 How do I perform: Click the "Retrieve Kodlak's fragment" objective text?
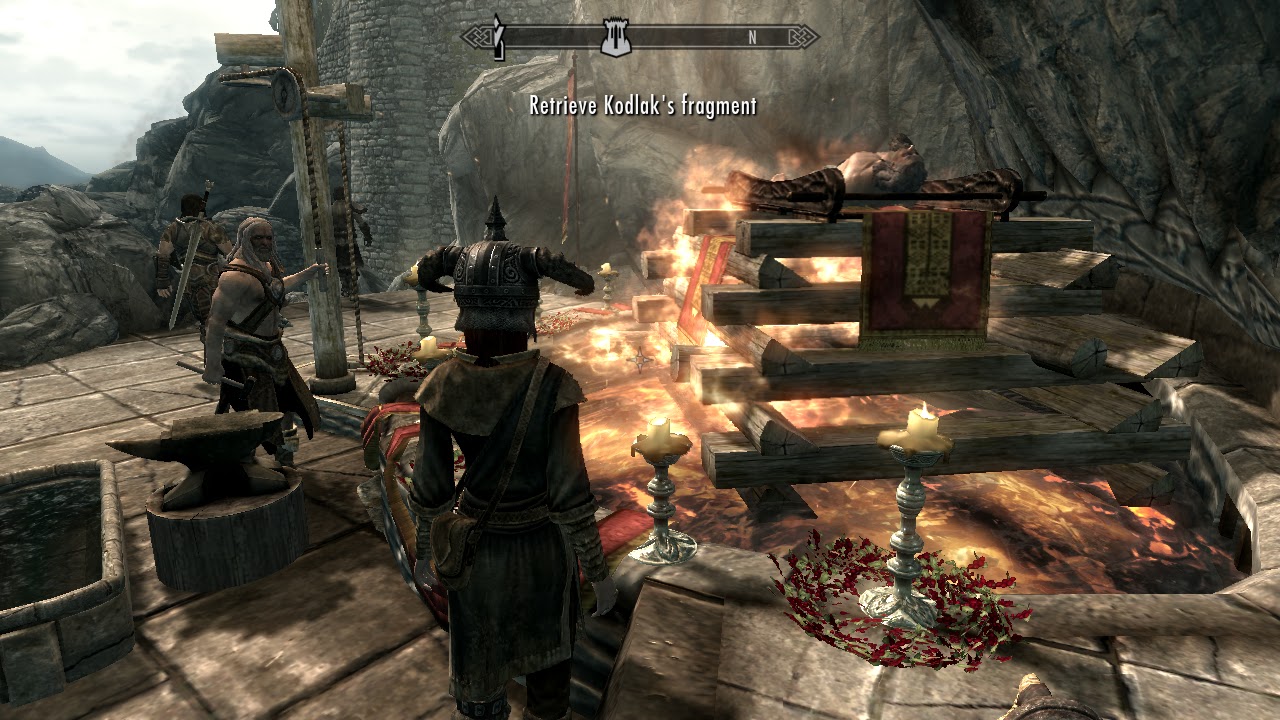642,106
